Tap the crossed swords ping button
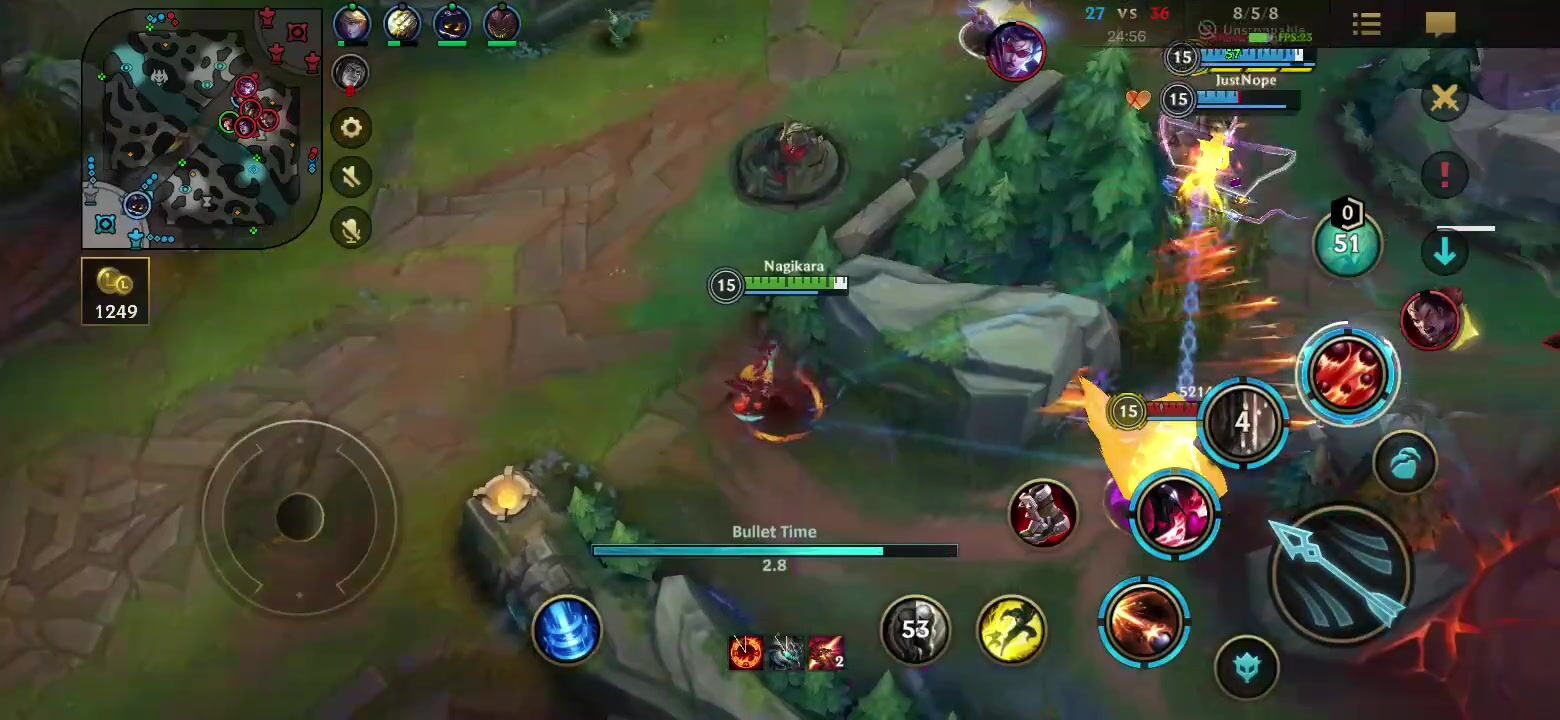The width and height of the screenshot is (1560, 720). pos(1444,98)
